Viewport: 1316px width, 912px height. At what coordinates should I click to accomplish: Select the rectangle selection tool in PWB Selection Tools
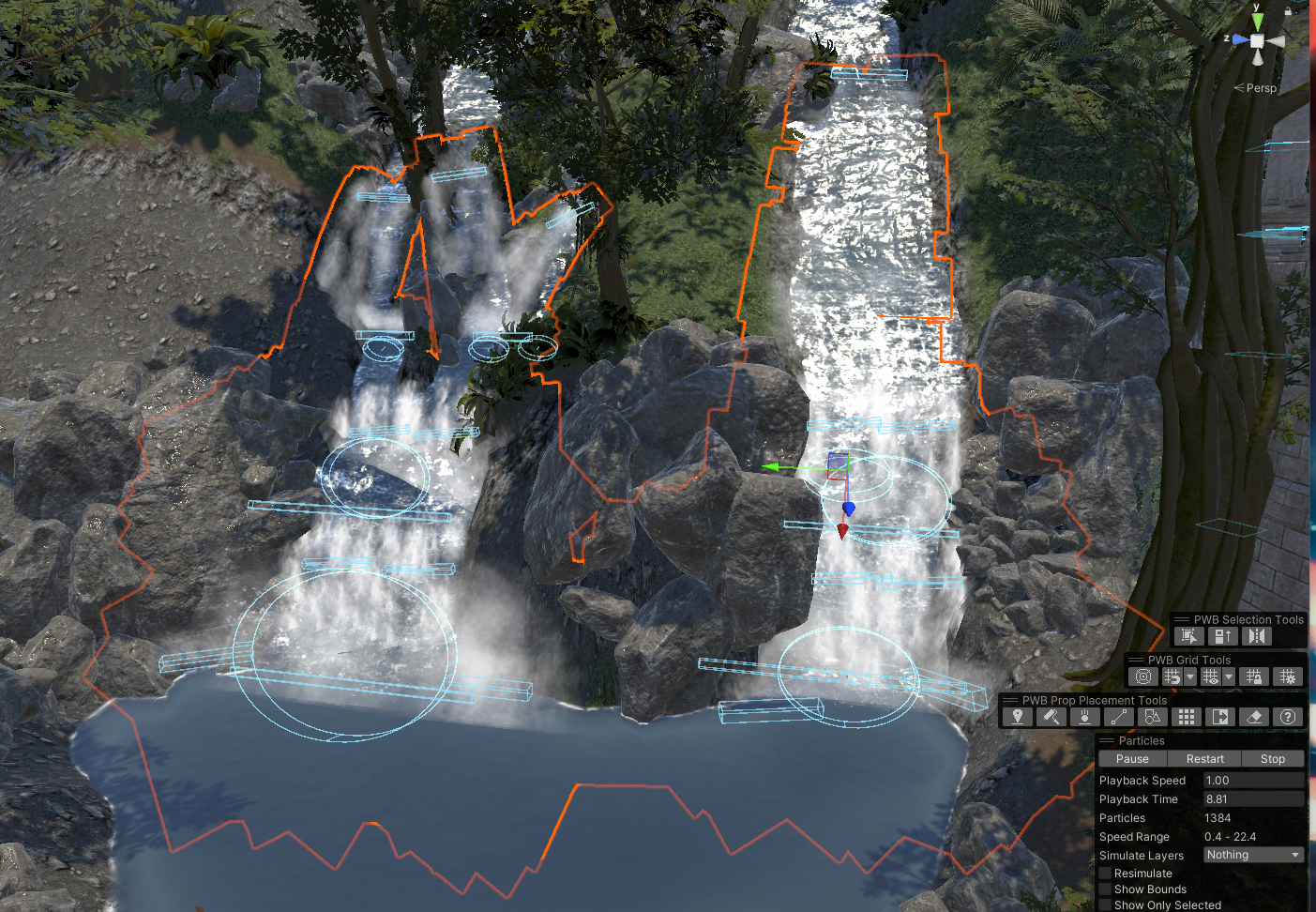[1190, 636]
